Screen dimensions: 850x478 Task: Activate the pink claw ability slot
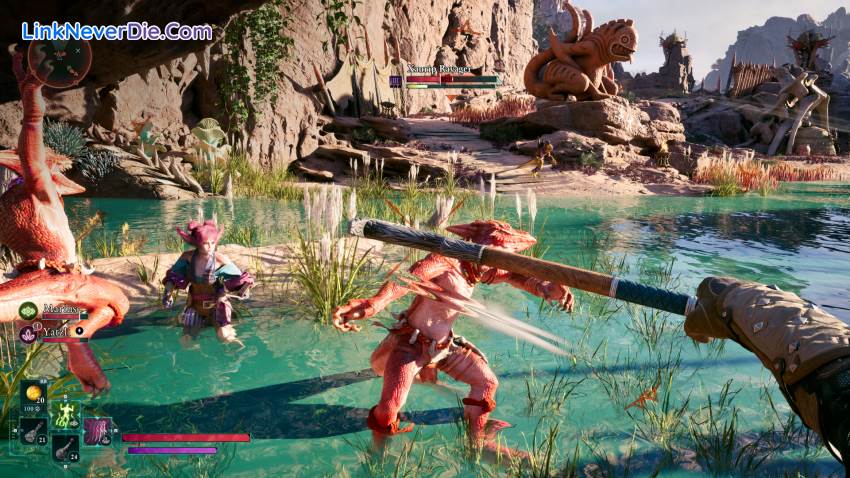coord(97,431)
